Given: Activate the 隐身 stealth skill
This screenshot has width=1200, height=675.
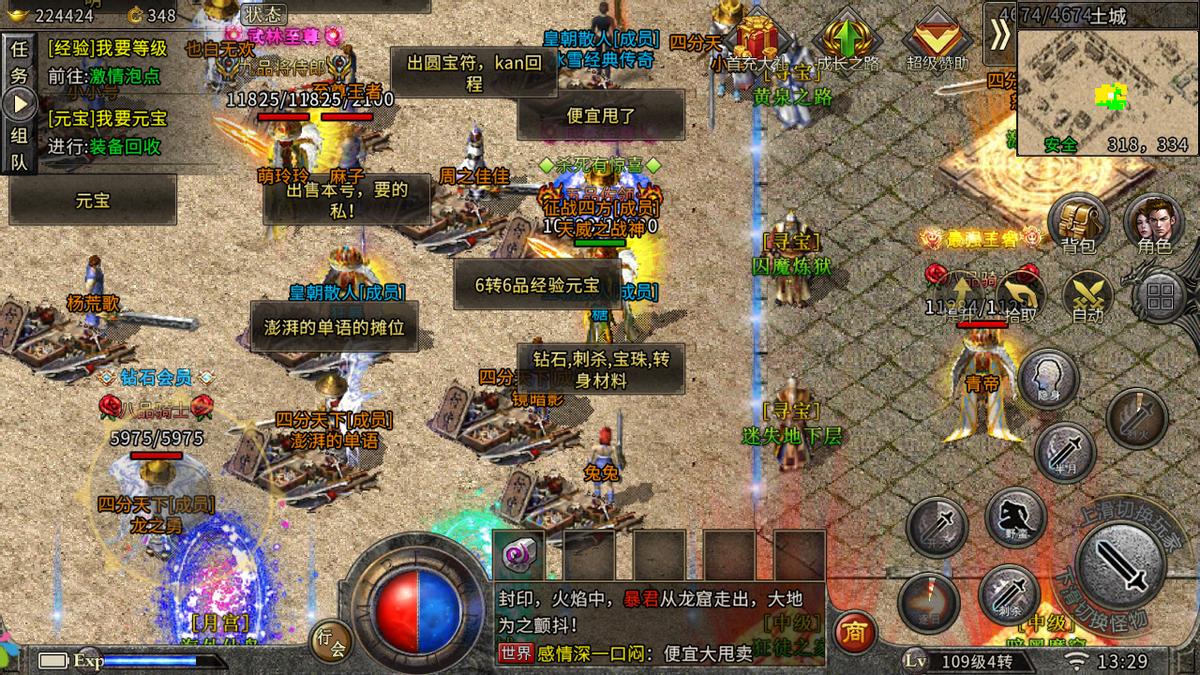Looking at the screenshot, I should (x=1047, y=378).
